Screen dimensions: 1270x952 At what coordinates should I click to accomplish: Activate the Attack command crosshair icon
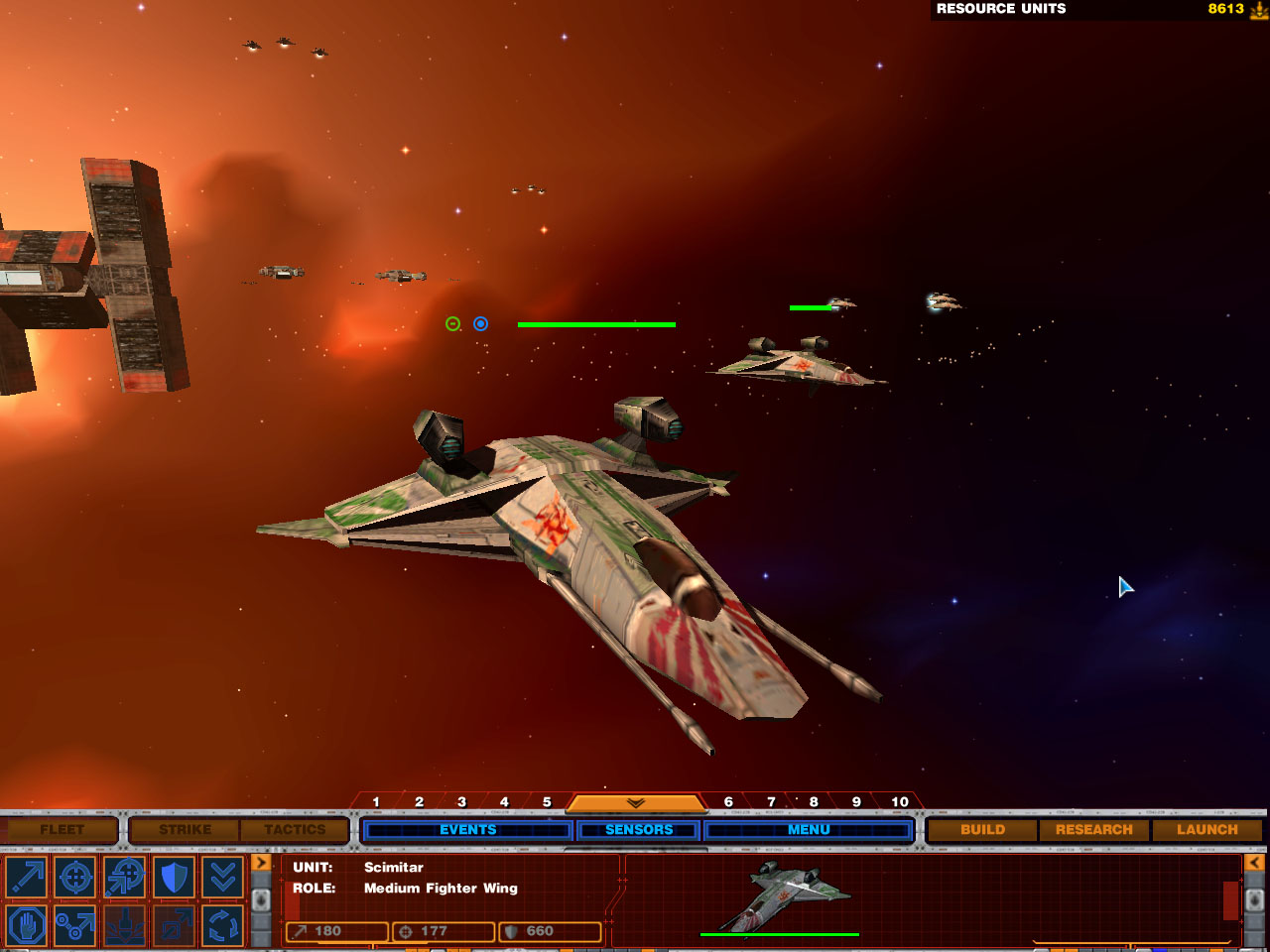point(75,877)
